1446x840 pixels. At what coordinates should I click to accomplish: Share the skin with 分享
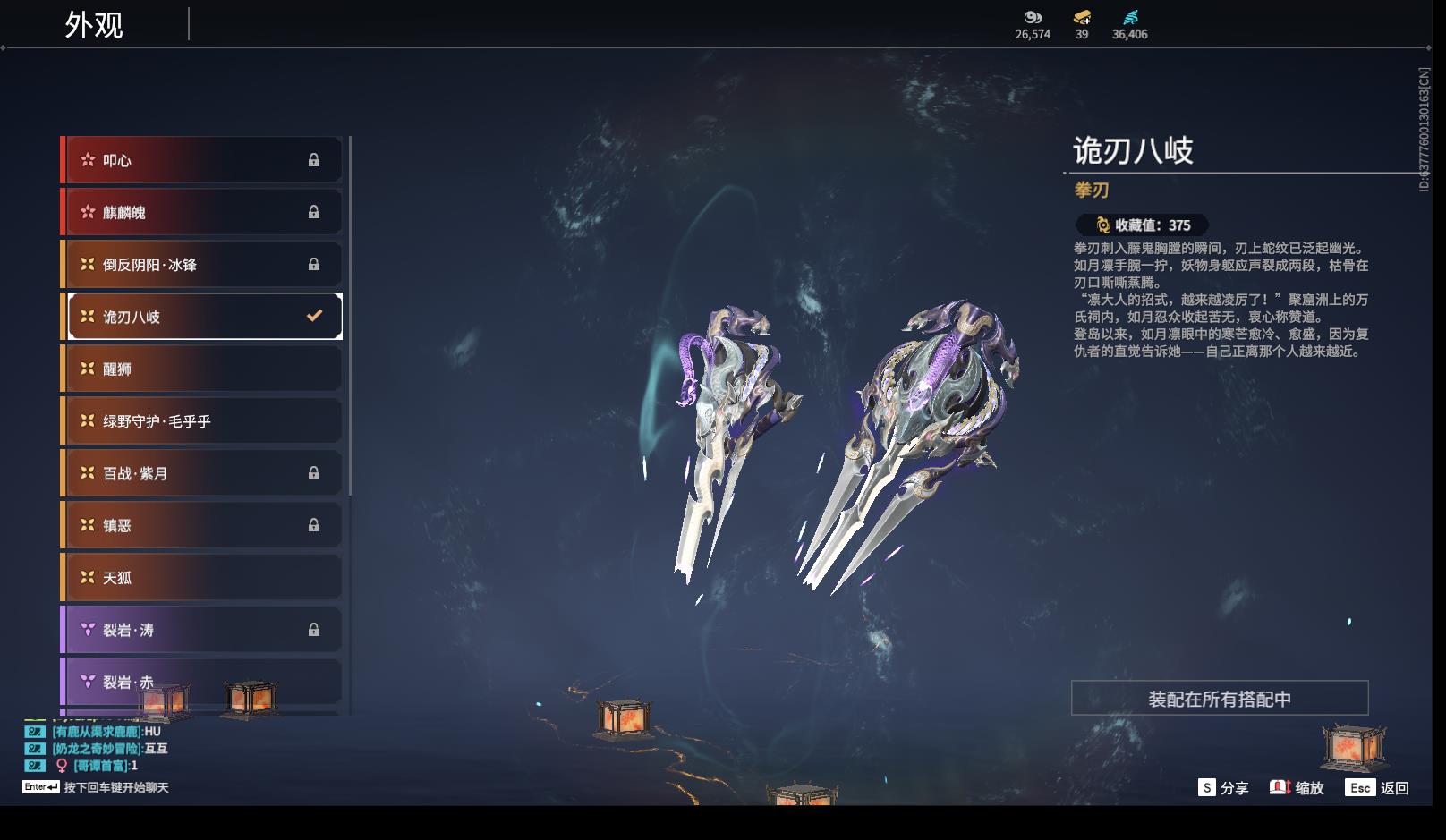pos(1223,788)
